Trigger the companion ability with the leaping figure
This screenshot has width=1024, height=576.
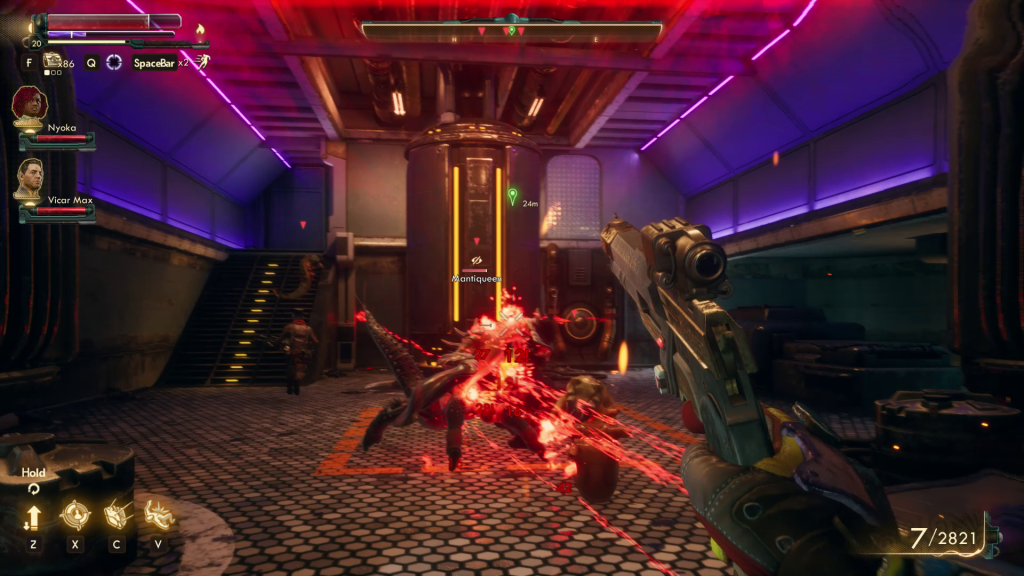coord(159,515)
